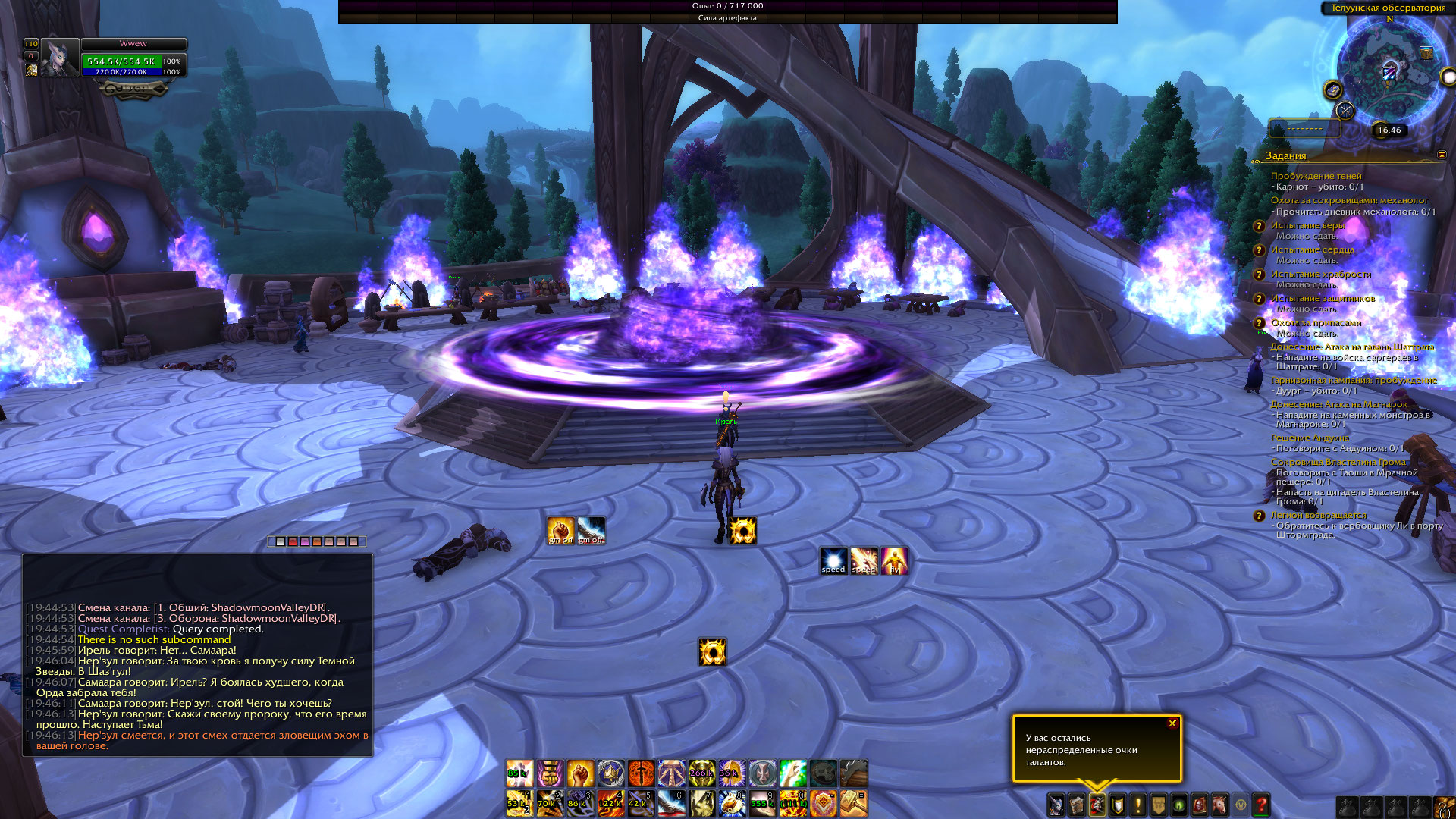Close the unspent talent points tooltip
Screen dimensions: 1456x819
1172,723
